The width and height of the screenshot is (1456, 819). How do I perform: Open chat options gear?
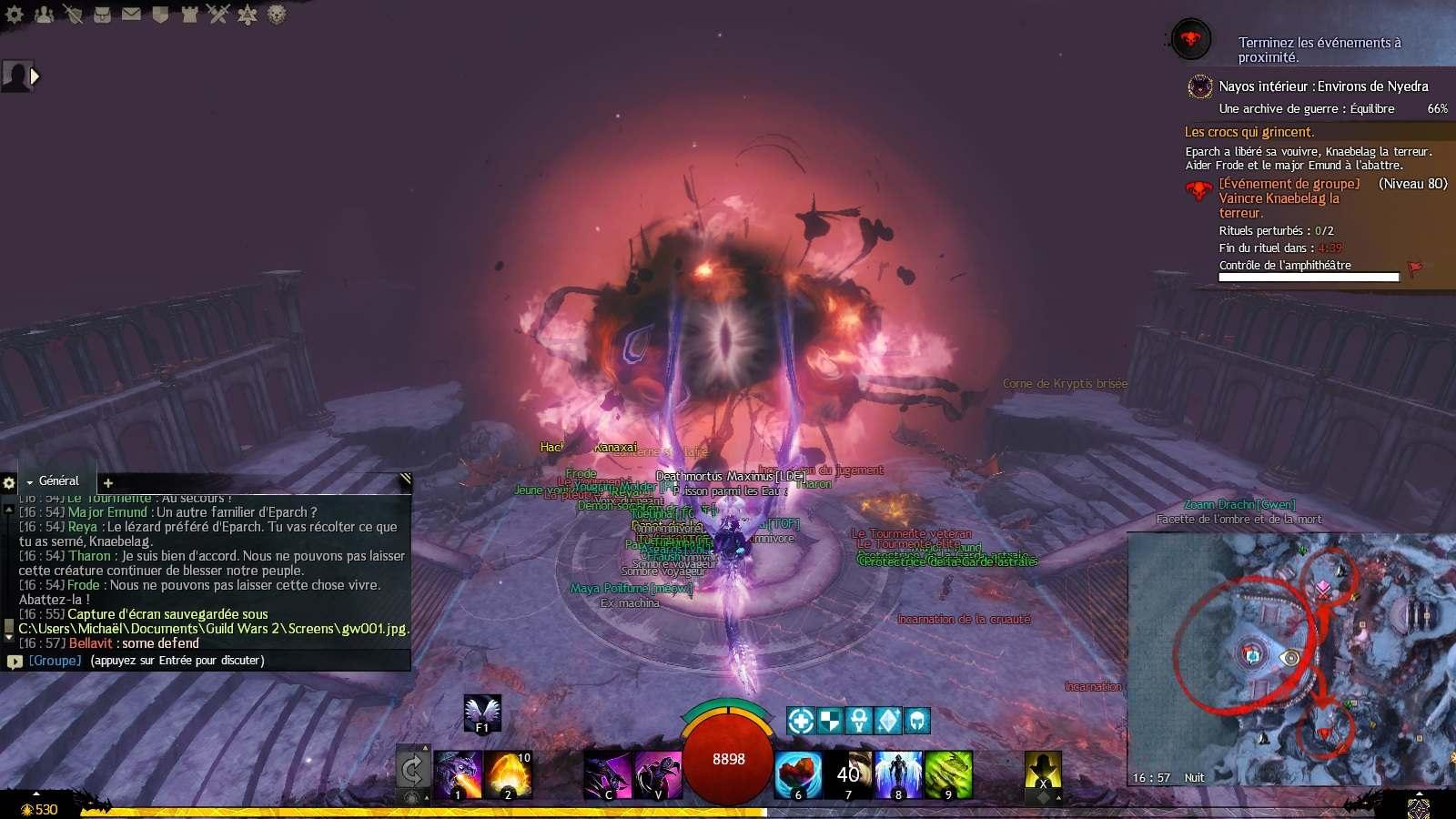(x=9, y=482)
